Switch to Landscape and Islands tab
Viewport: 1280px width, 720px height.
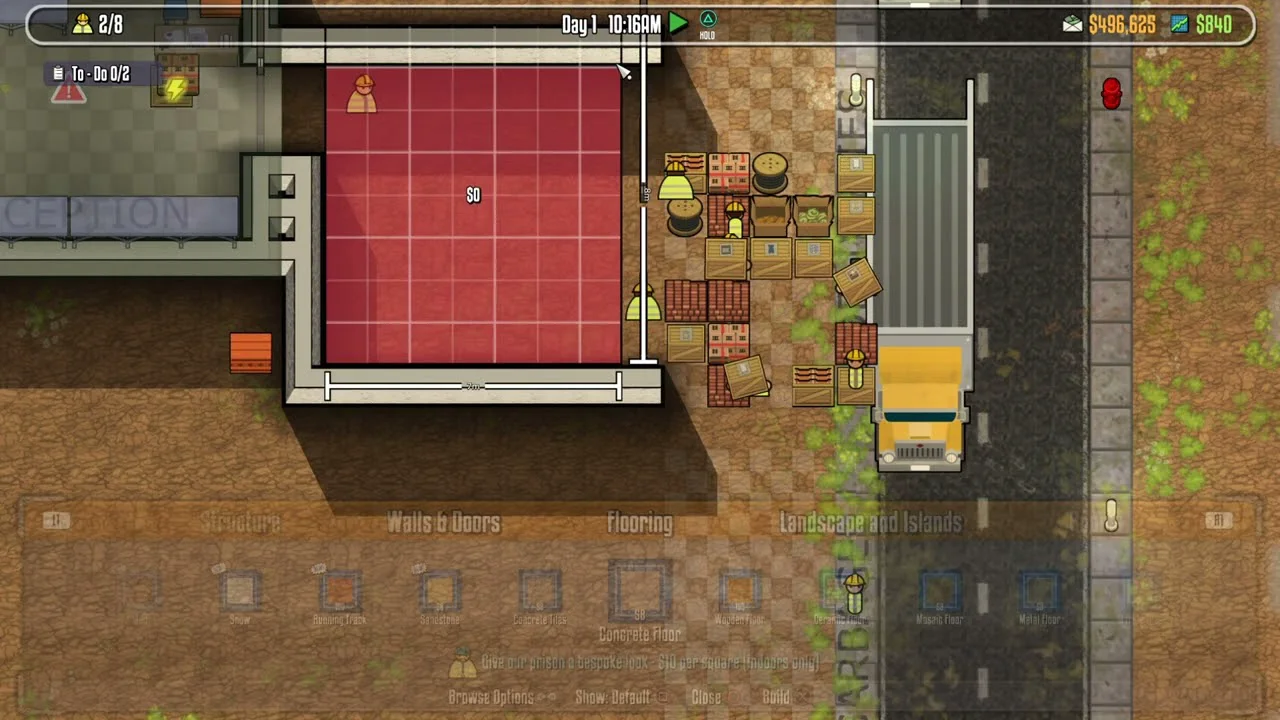870,522
